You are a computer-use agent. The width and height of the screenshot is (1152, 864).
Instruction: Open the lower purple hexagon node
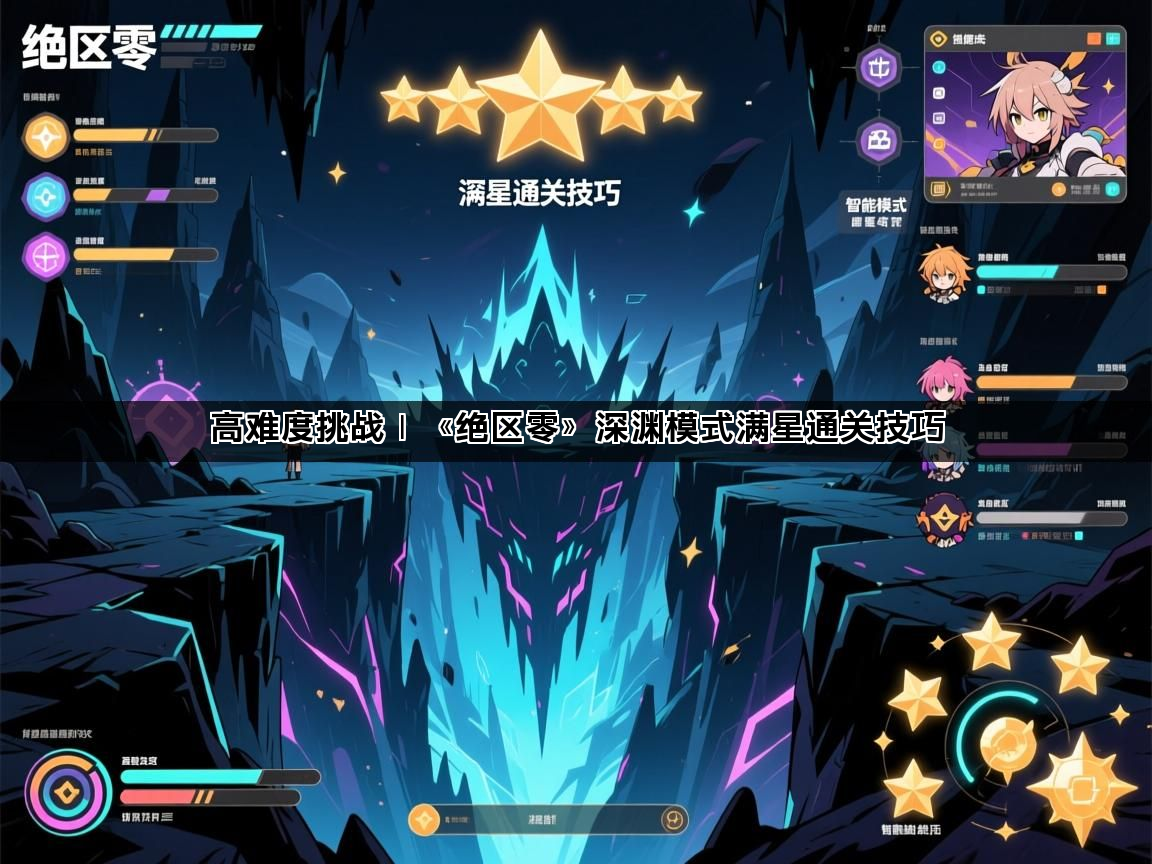coord(880,141)
